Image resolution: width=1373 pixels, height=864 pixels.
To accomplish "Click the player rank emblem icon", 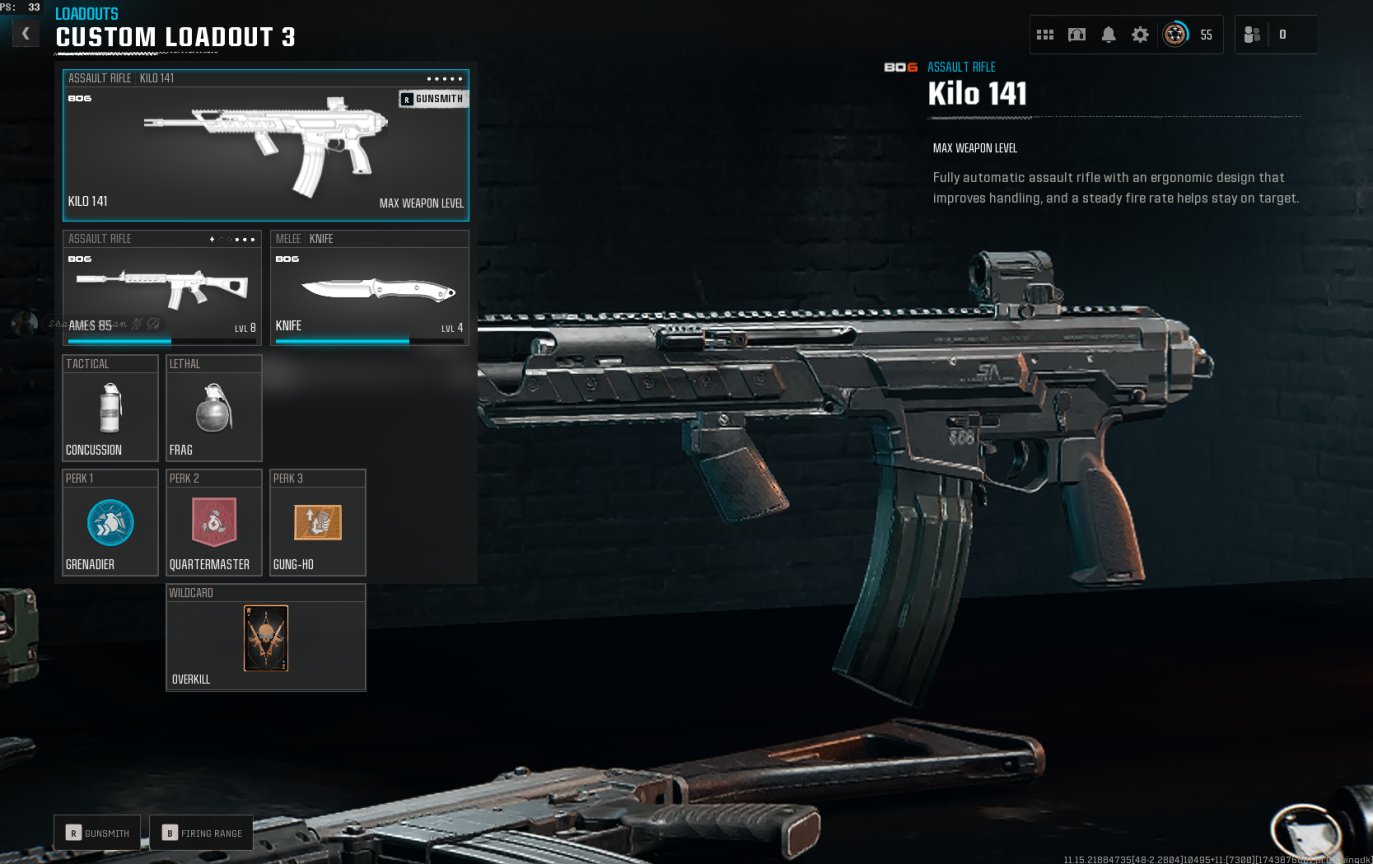I will click(1175, 35).
